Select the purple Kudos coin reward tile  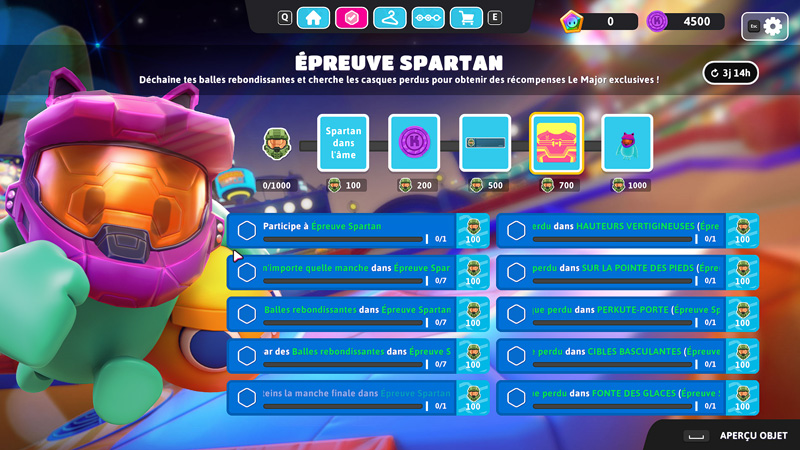coord(414,144)
